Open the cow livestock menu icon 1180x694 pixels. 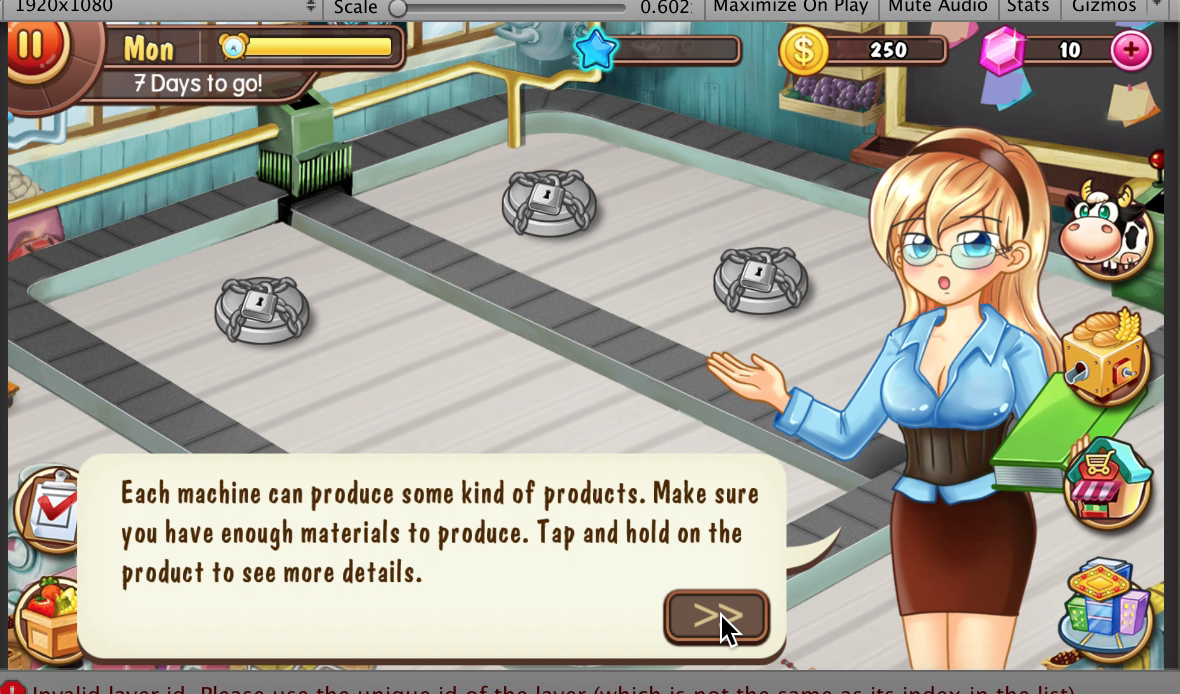[1106, 231]
